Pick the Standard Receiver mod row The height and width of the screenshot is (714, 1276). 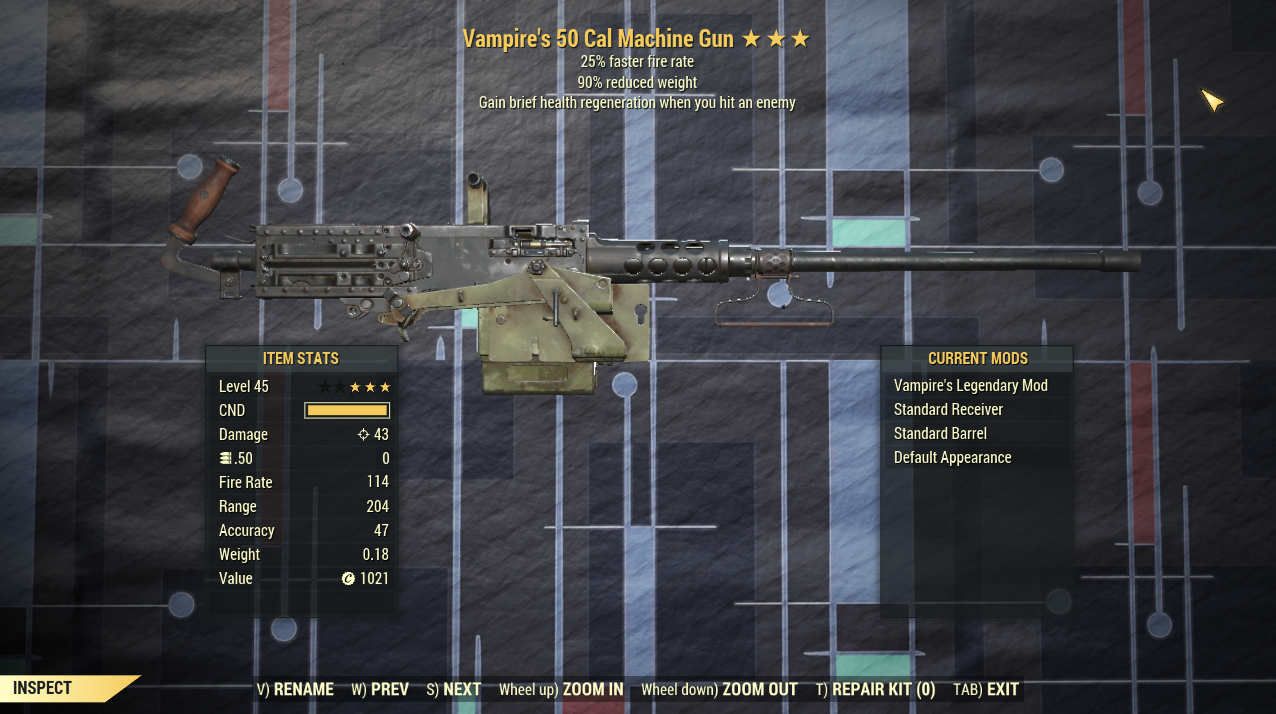click(948, 410)
